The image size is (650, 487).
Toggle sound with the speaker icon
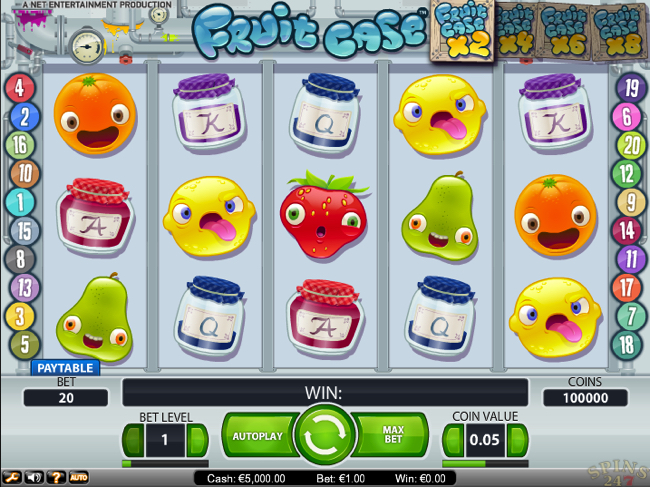(x=33, y=478)
